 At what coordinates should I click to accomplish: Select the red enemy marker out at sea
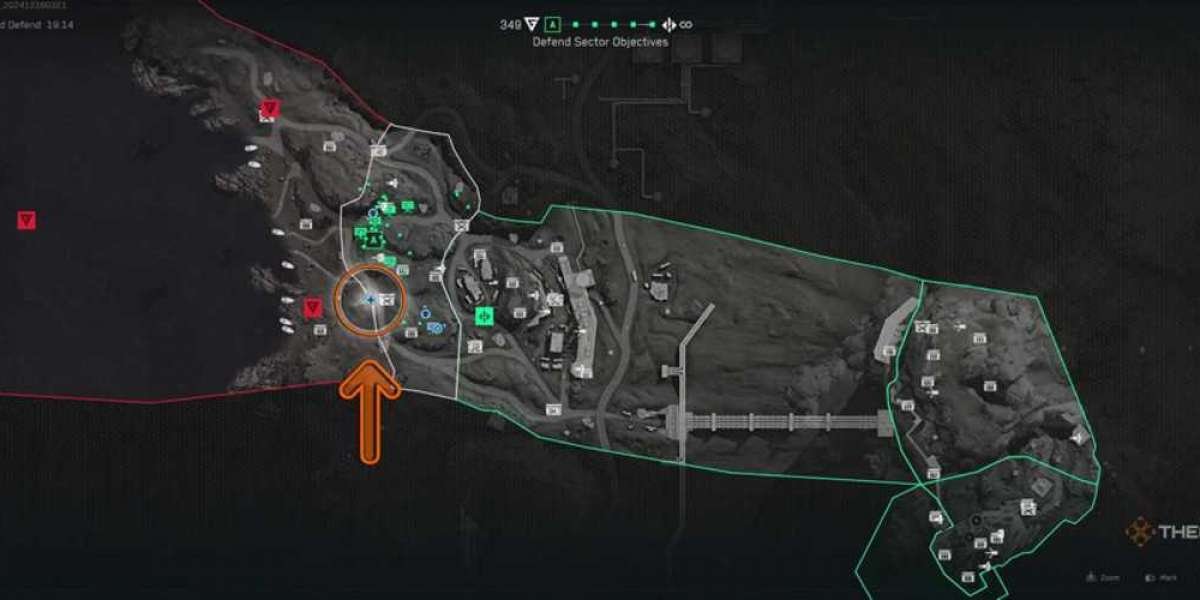coord(26,220)
